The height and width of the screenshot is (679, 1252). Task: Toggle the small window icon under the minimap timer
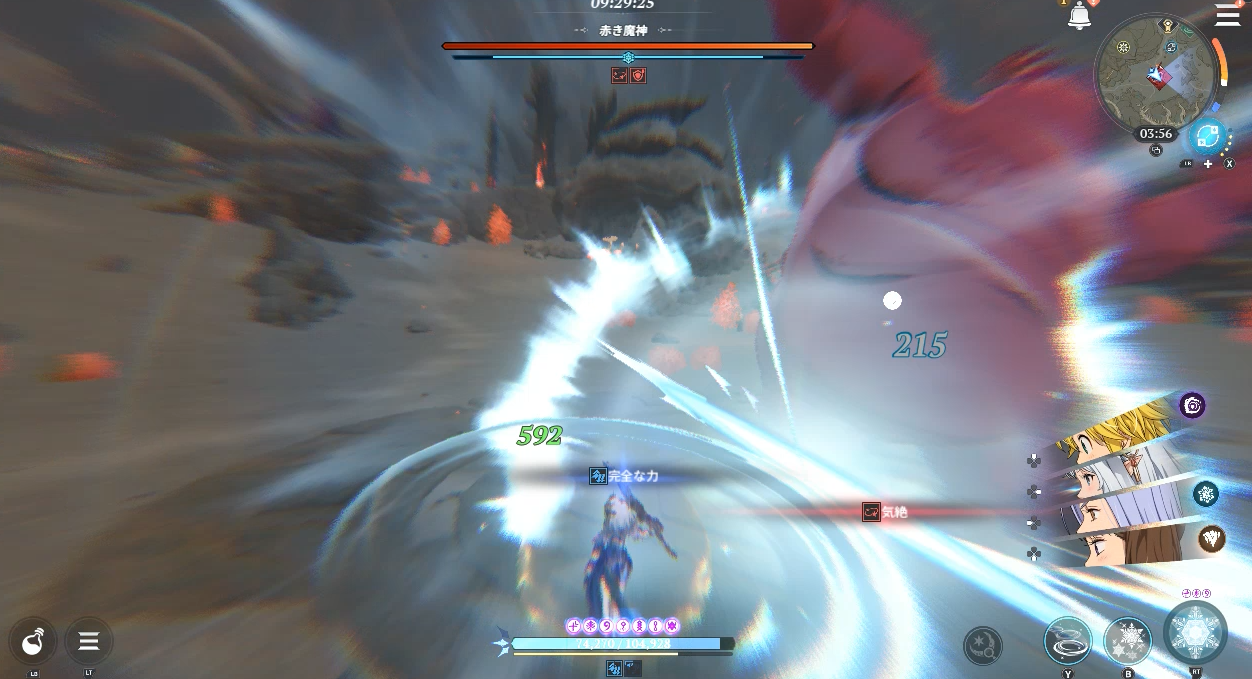[x=1156, y=150]
